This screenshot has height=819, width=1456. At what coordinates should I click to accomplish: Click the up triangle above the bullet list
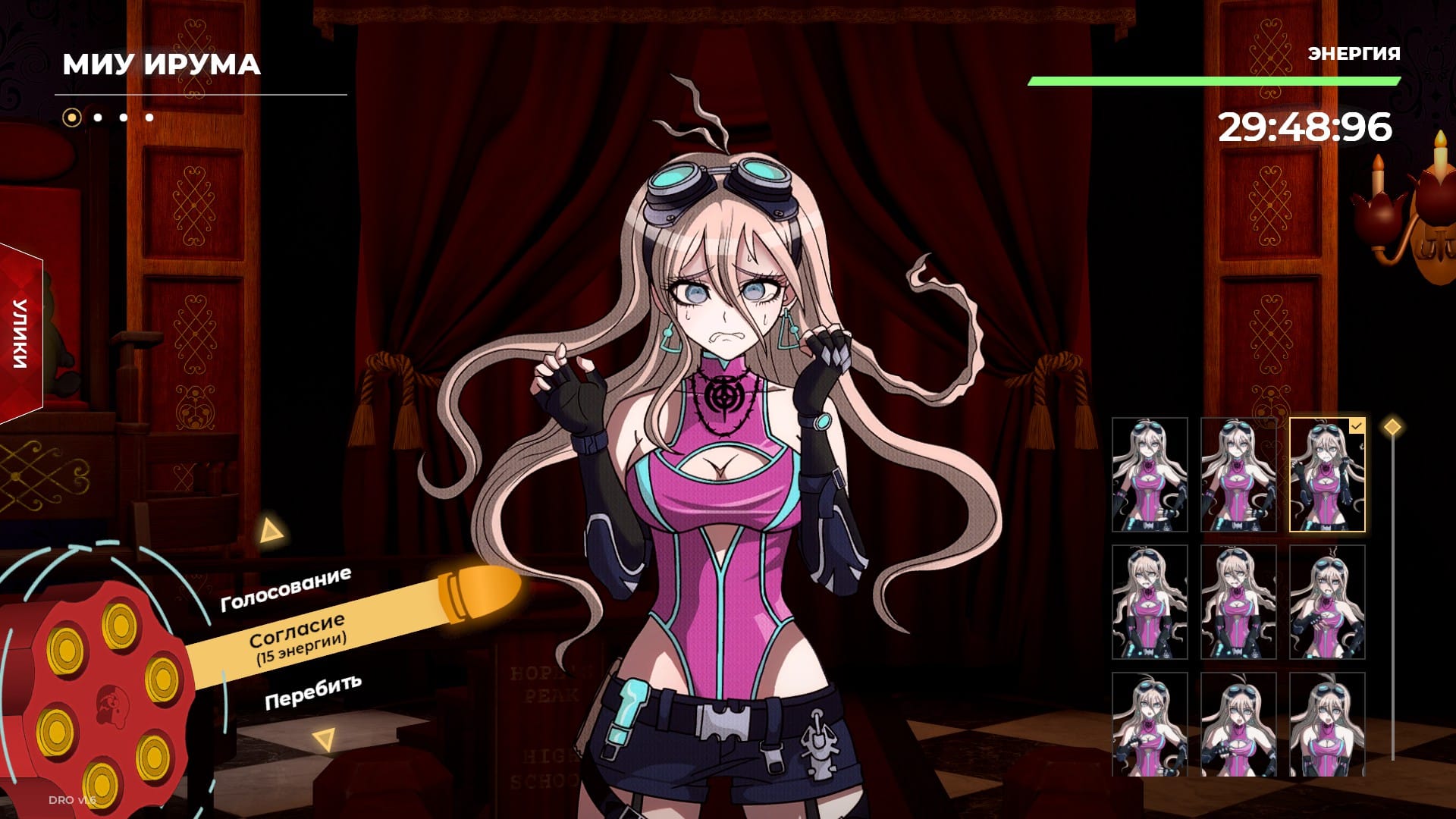[x=270, y=531]
